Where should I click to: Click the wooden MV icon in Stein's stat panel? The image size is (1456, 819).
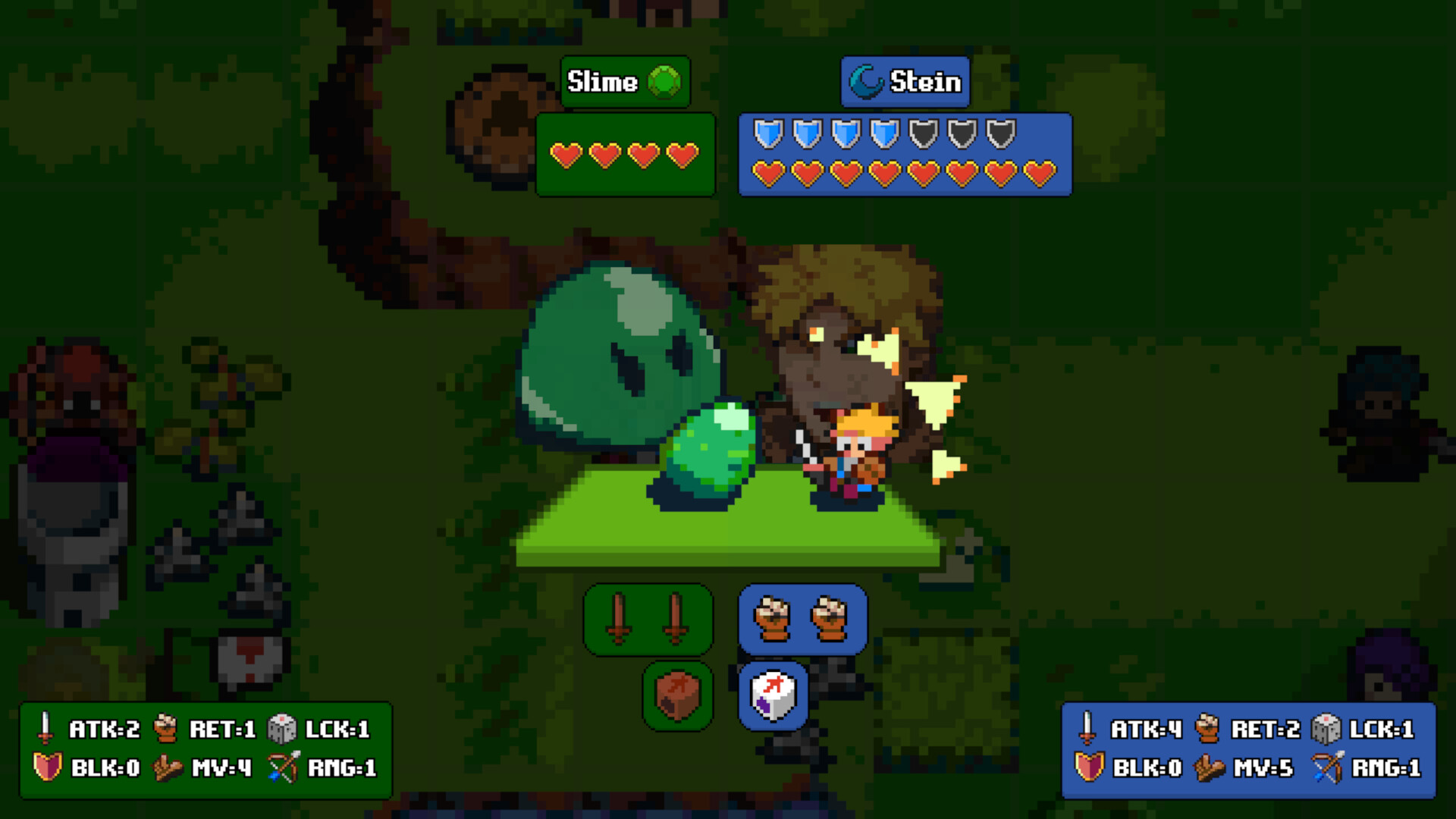point(1207,768)
